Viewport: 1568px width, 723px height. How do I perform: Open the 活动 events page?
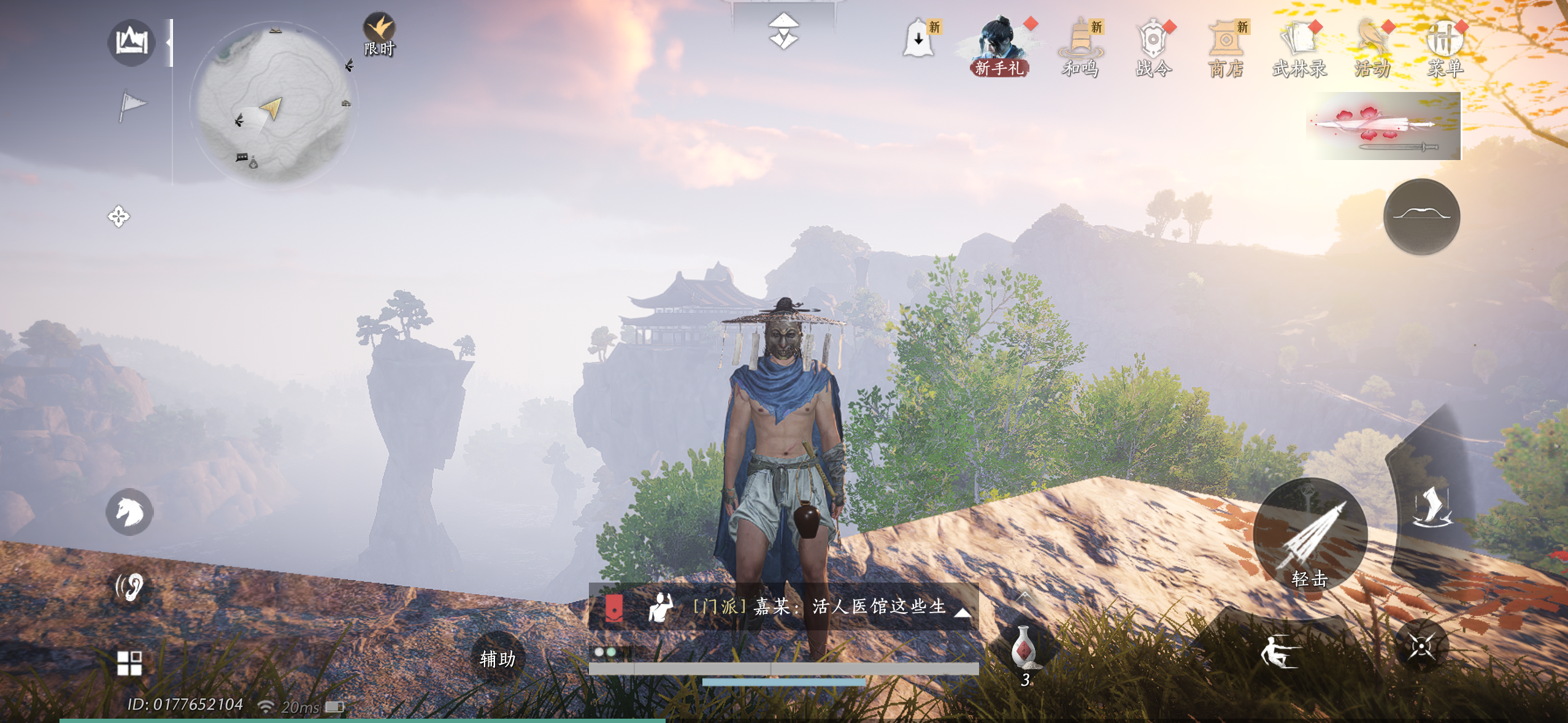[x=1372, y=47]
